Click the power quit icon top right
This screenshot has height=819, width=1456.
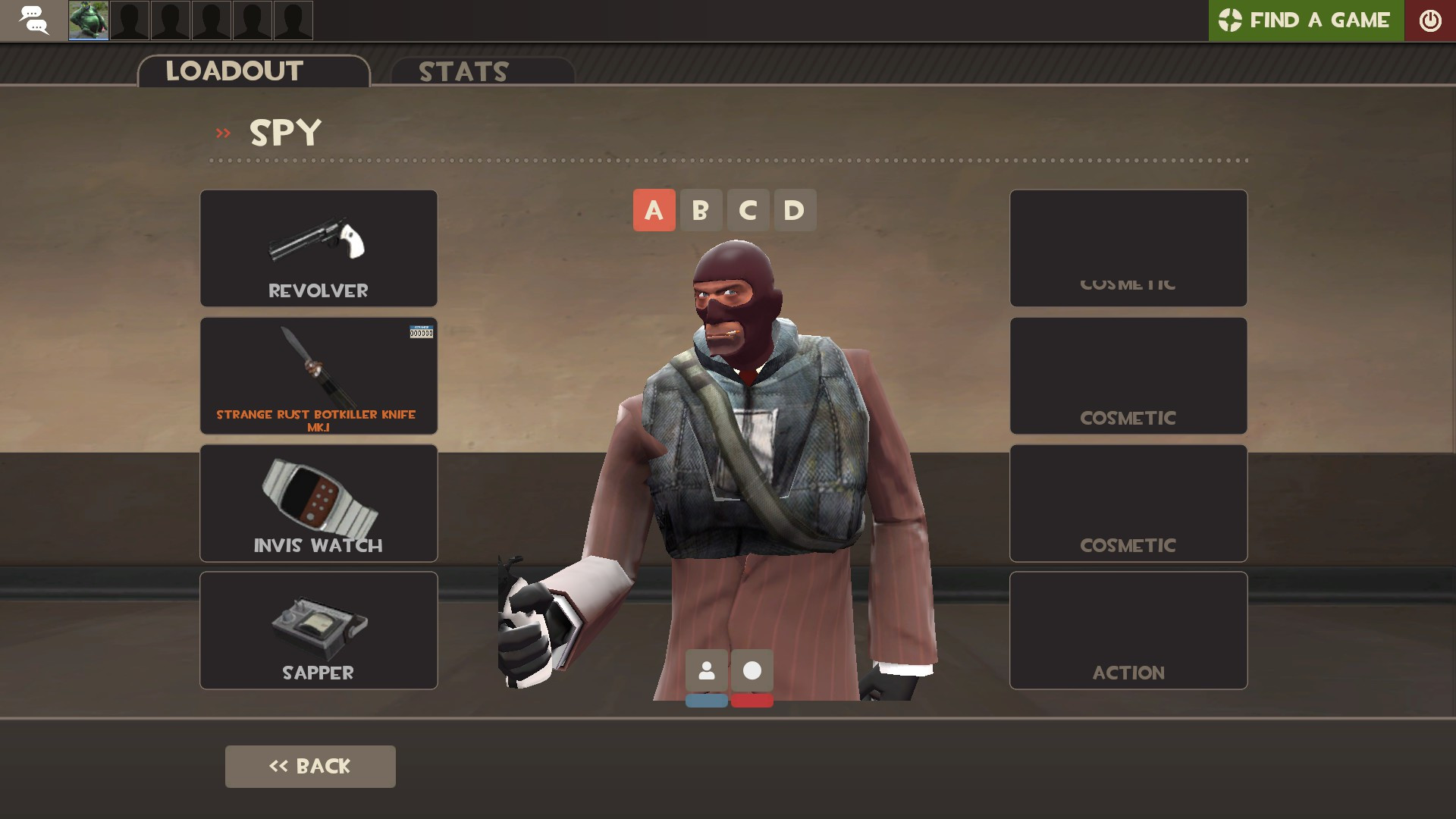[1430, 20]
